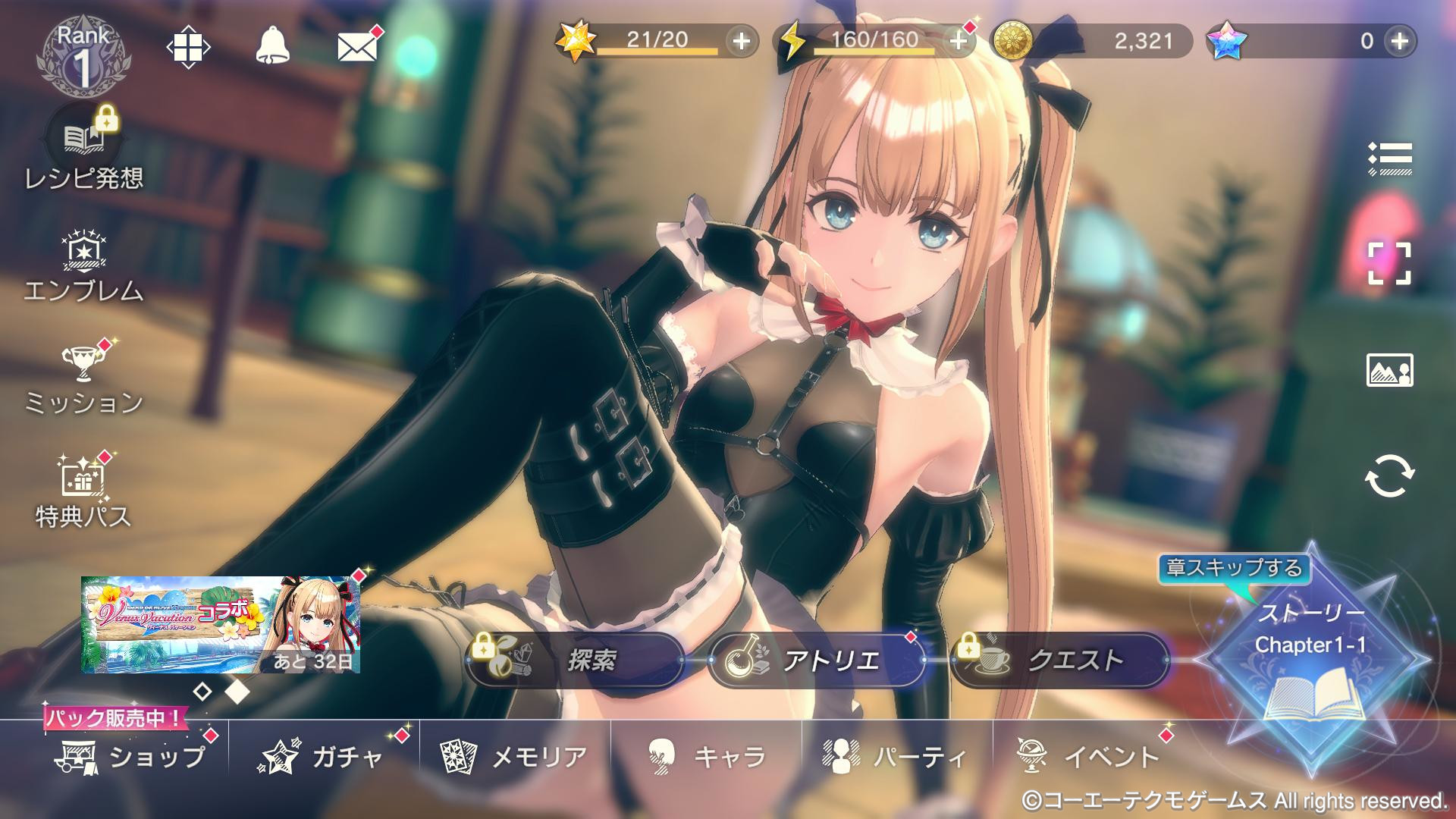
Task: Open the キャラ character menu
Action: 707,757
